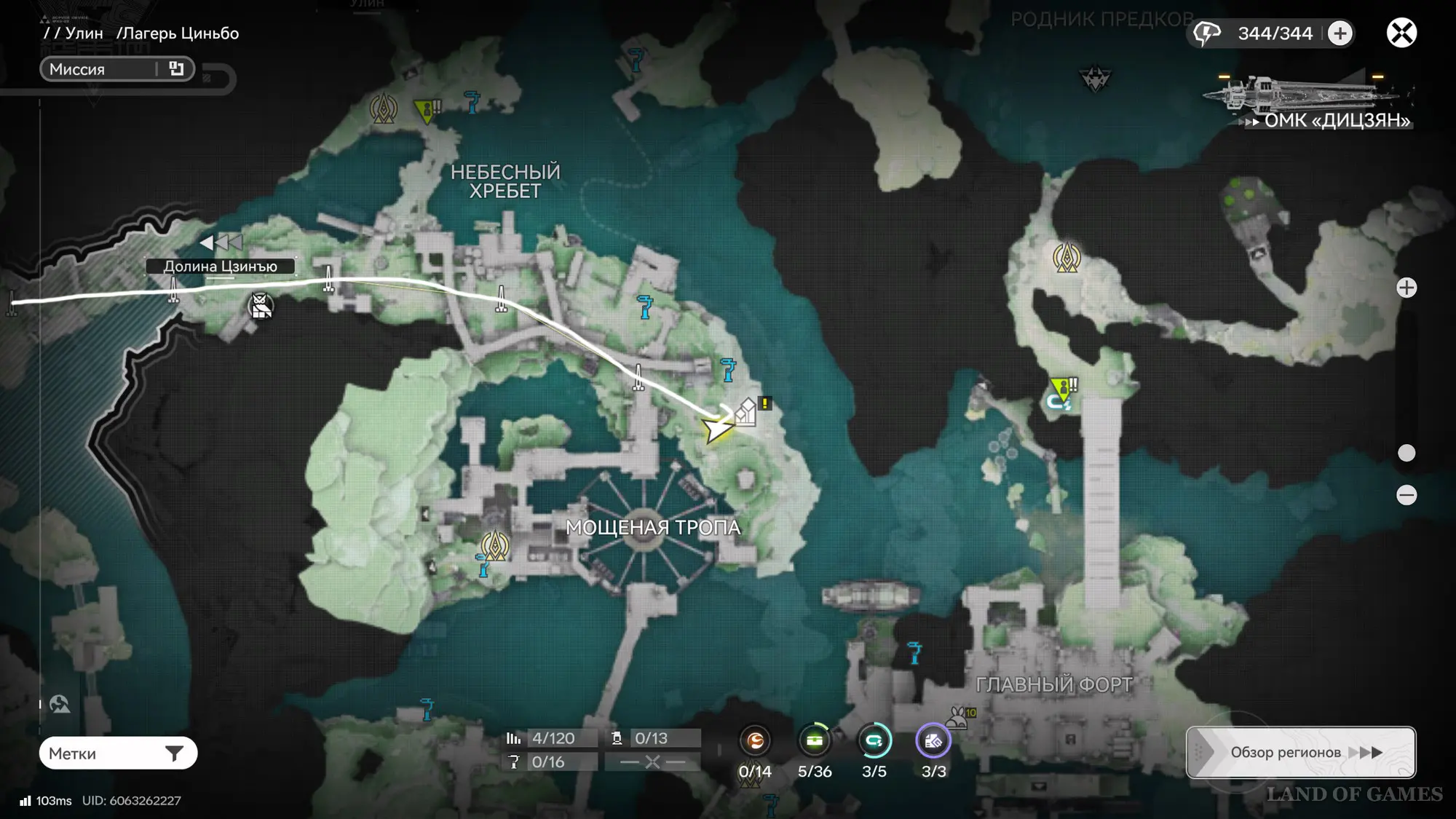Viewport: 1456px width, 819px height.
Task: Zoom in the map with plus
Action: coord(1406,288)
